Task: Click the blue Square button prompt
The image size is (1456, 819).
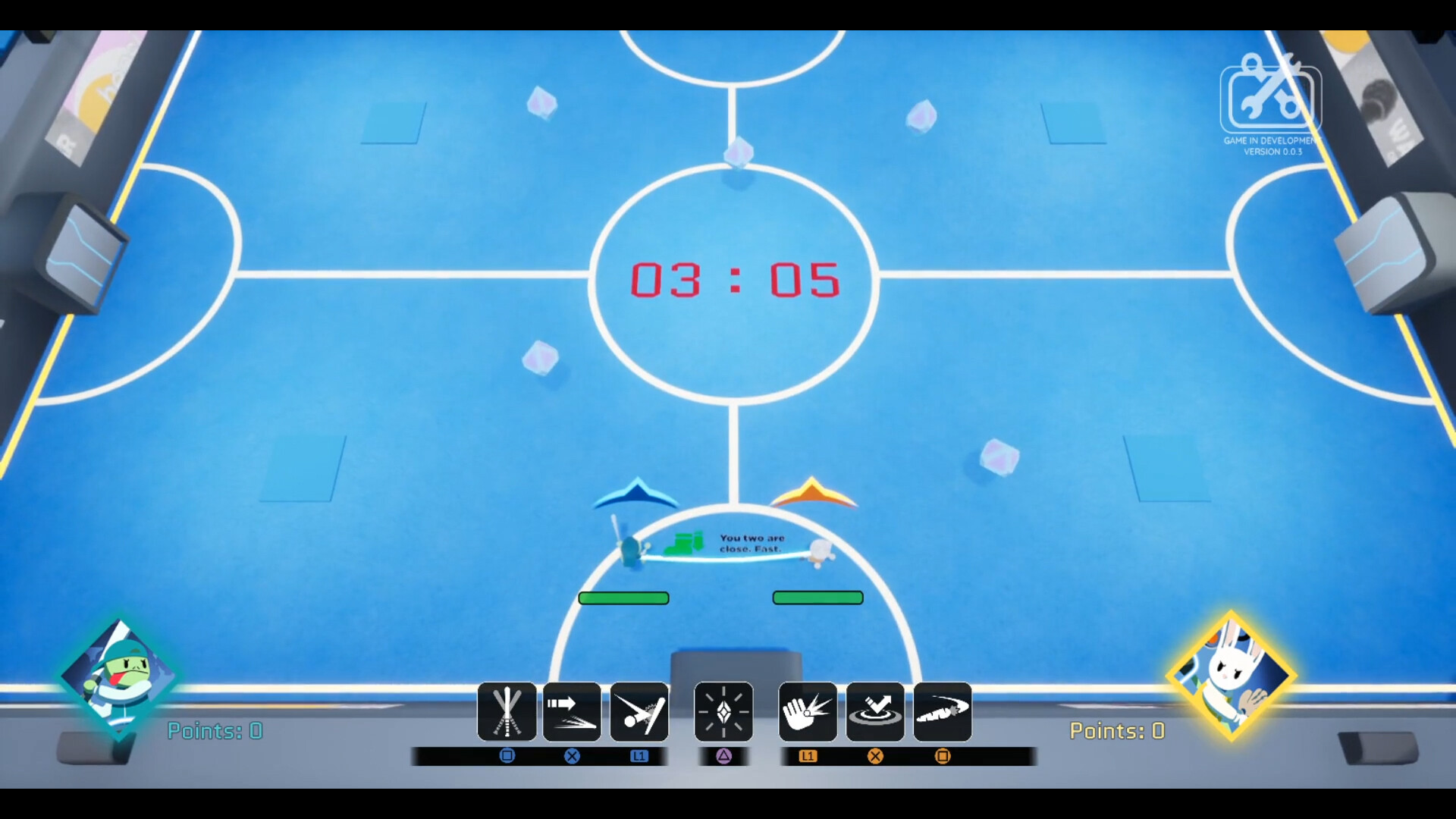Action: click(507, 756)
